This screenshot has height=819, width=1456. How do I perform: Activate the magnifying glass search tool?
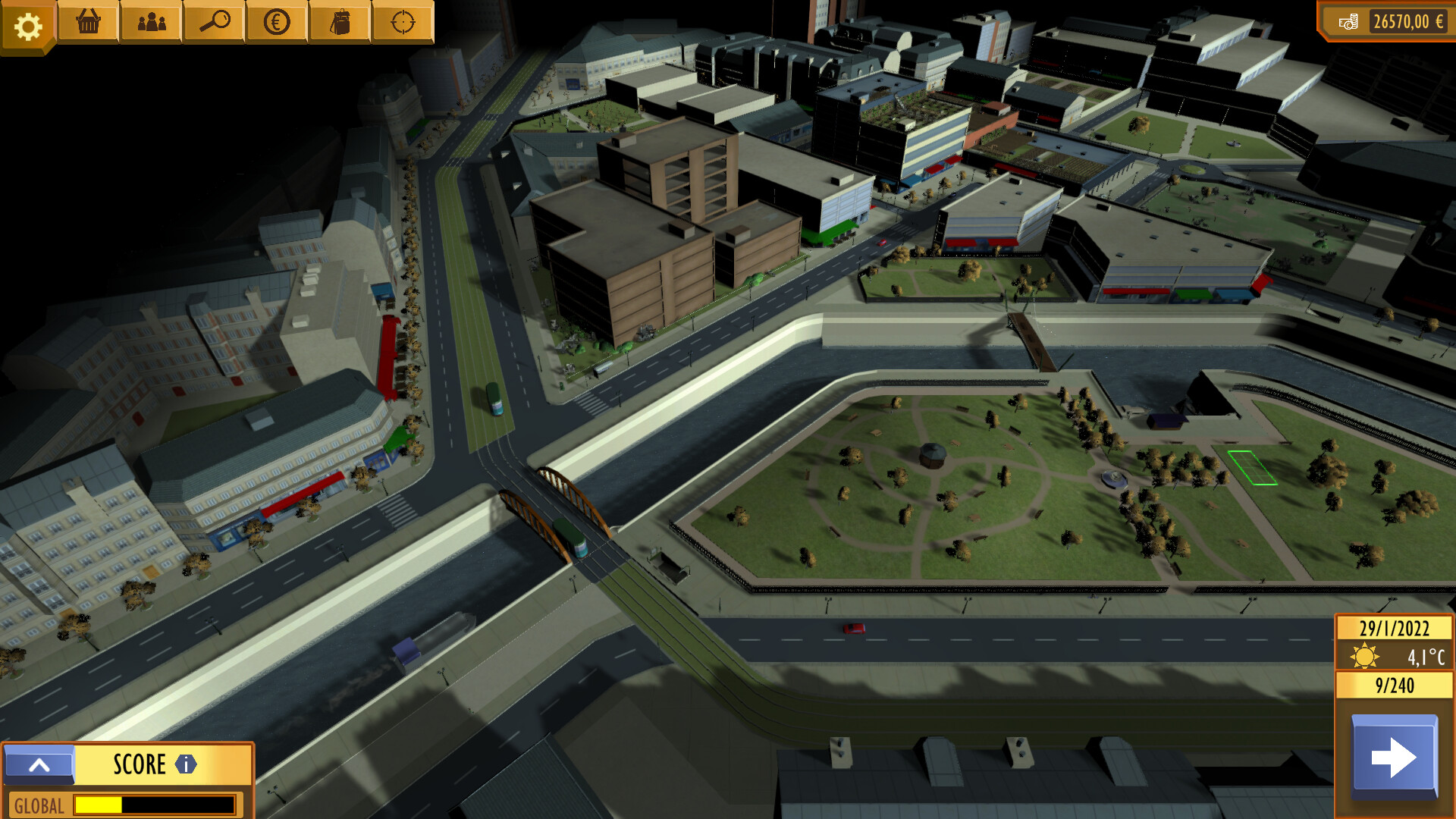(214, 23)
